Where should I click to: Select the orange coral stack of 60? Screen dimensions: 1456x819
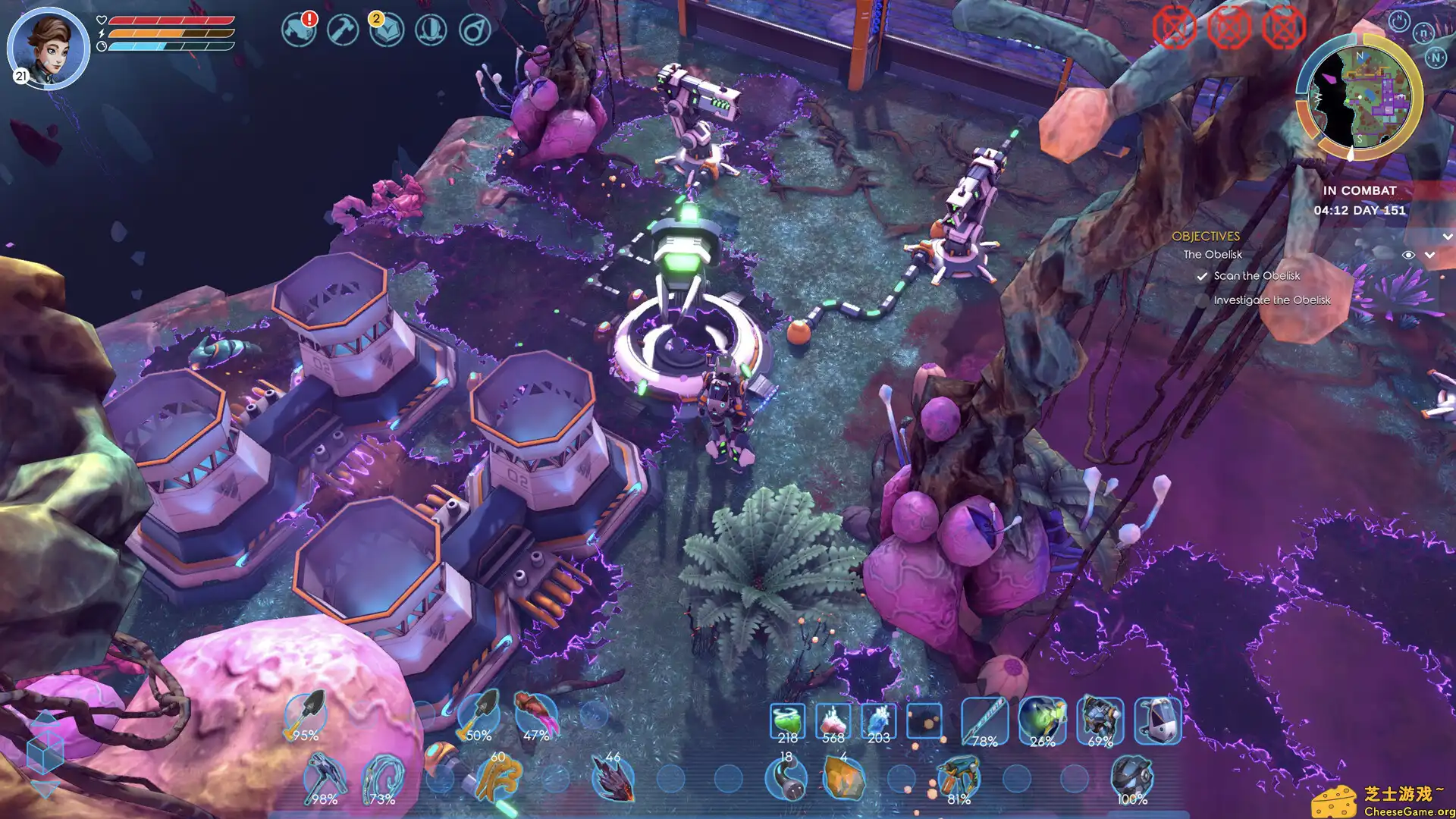click(497, 778)
